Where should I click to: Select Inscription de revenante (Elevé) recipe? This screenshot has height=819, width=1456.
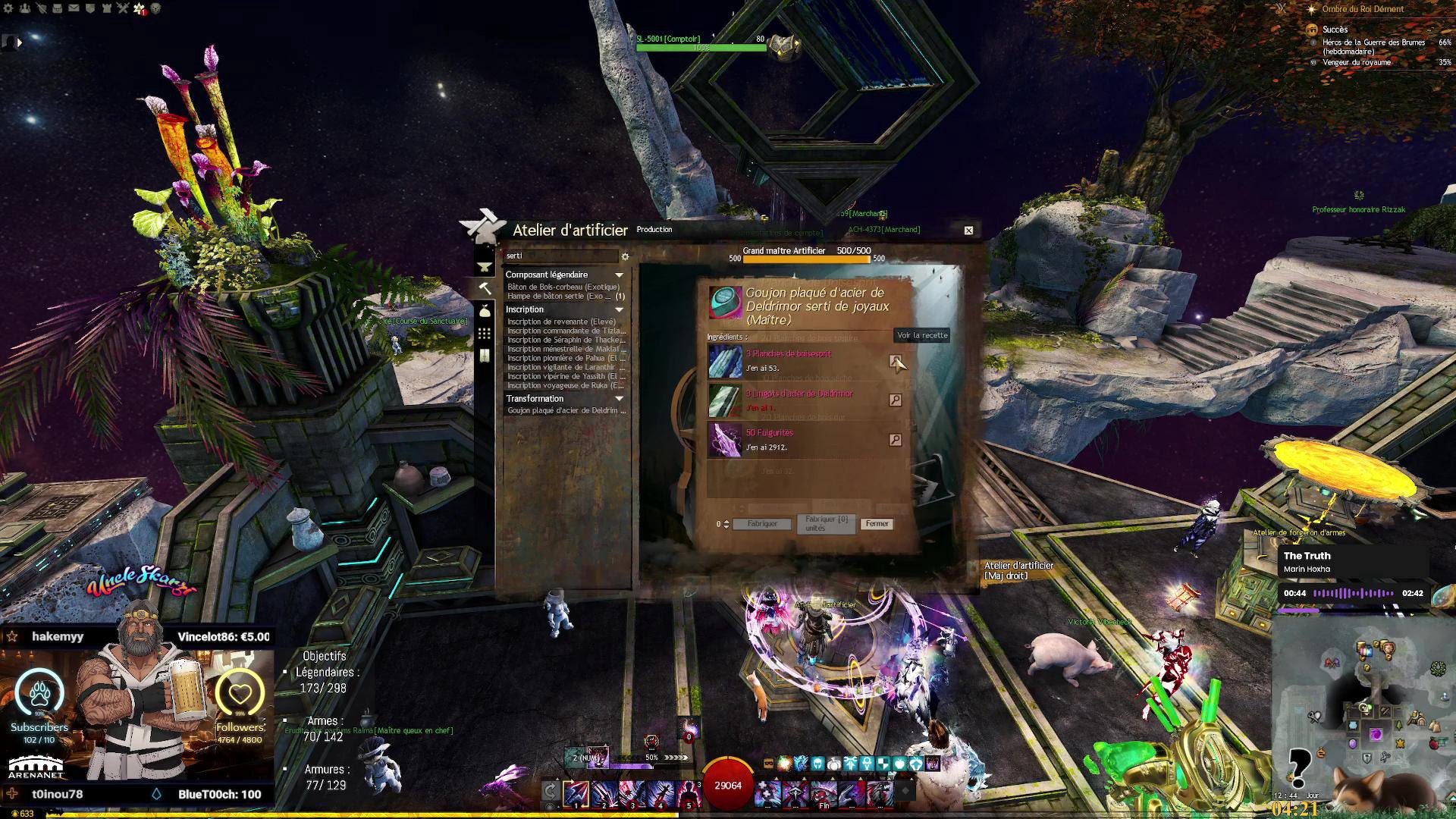pos(561,322)
